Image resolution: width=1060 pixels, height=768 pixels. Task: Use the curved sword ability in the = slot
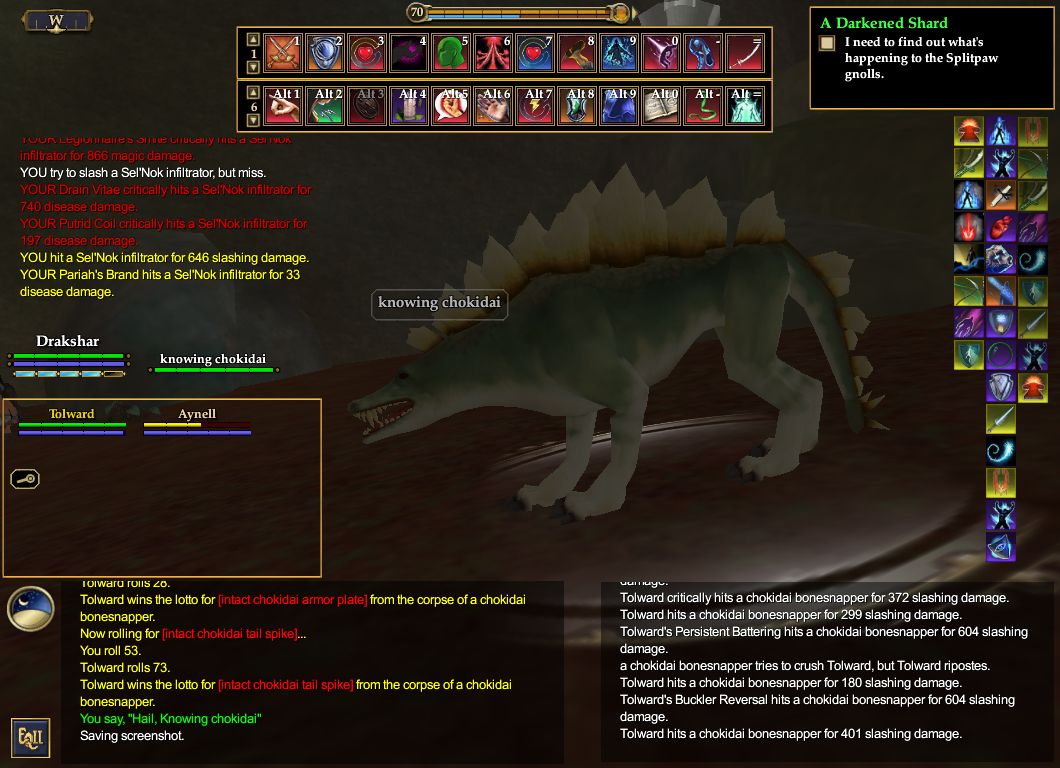click(x=745, y=53)
